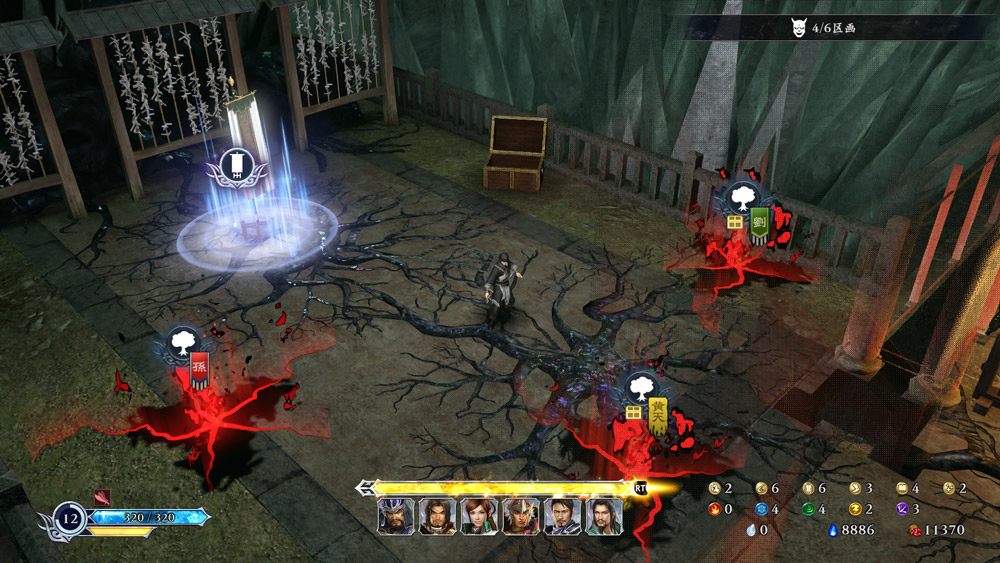Select the blue-helmeted bearded warrior portrait
The height and width of the screenshot is (563, 1000).
click(x=395, y=516)
